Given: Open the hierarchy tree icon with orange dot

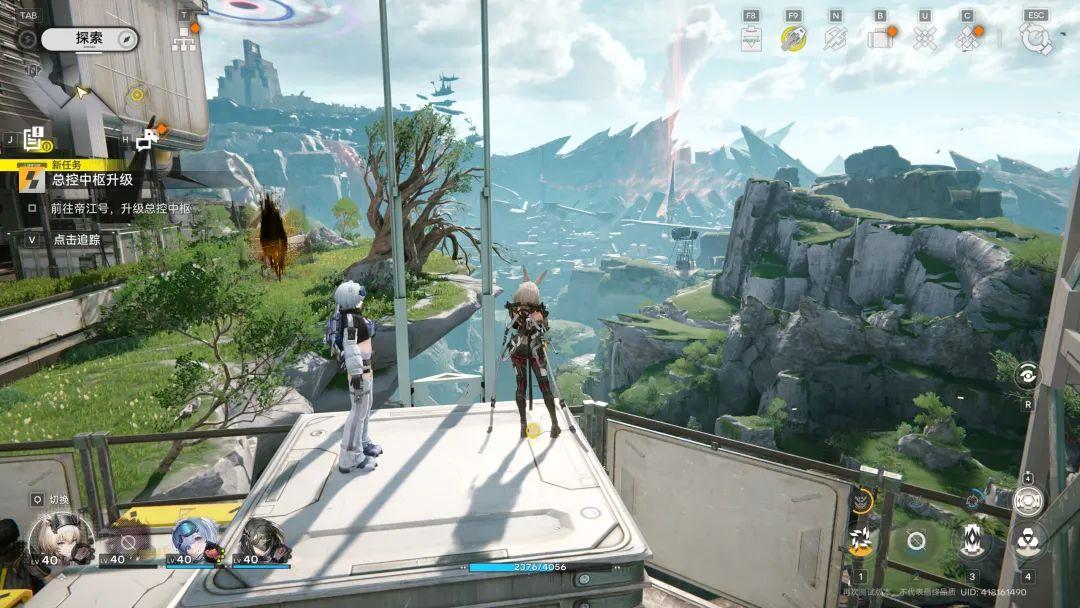Looking at the screenshot, I should pyautogui.click(x=183, y=40).
